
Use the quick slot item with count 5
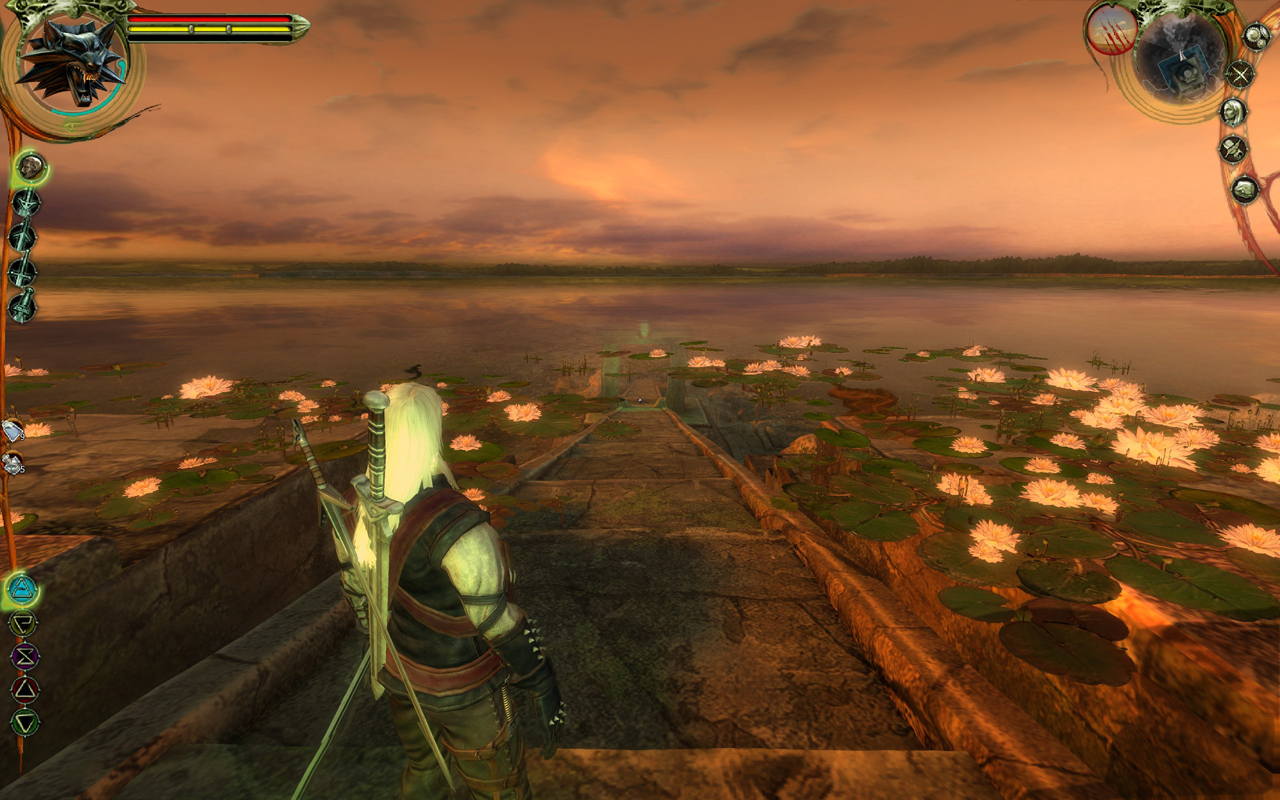(12, 463)
